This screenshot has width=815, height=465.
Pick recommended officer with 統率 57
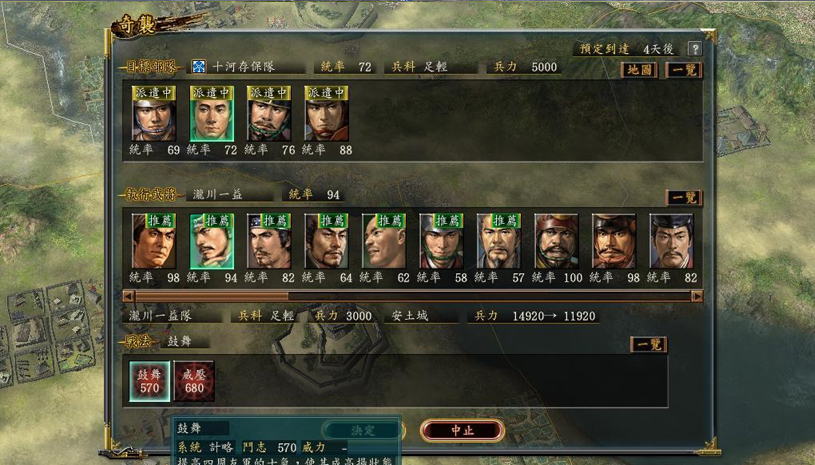tap(499, 241)
